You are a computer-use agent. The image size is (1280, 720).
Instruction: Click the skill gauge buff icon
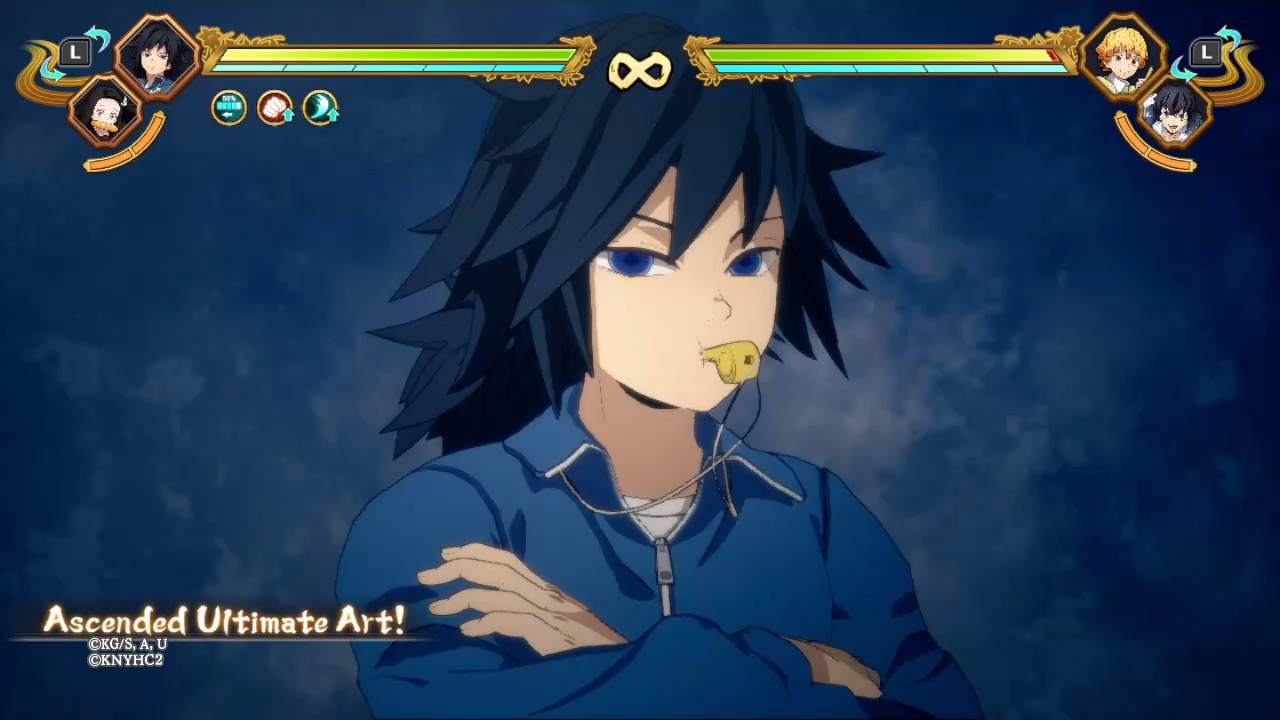[229, 108]
